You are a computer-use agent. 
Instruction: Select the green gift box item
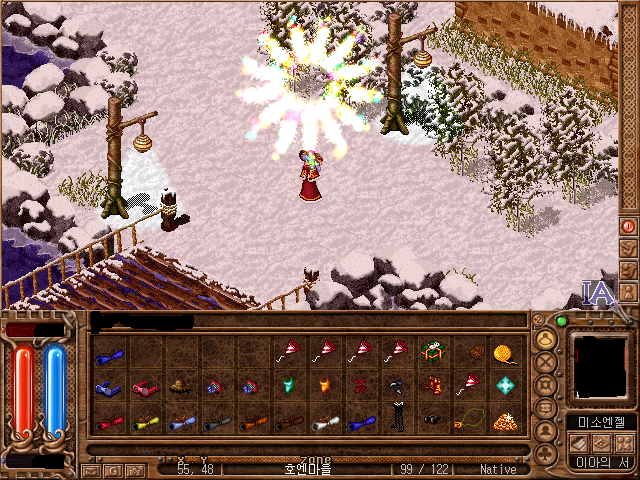point(433,352)
